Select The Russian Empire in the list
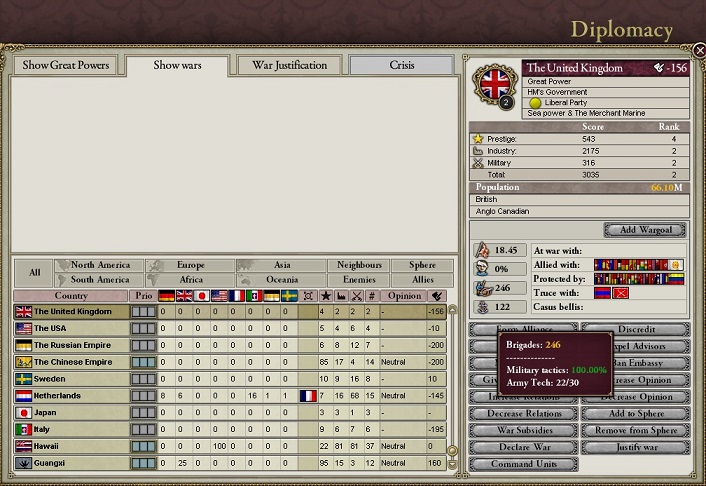 tap(70, 345)
